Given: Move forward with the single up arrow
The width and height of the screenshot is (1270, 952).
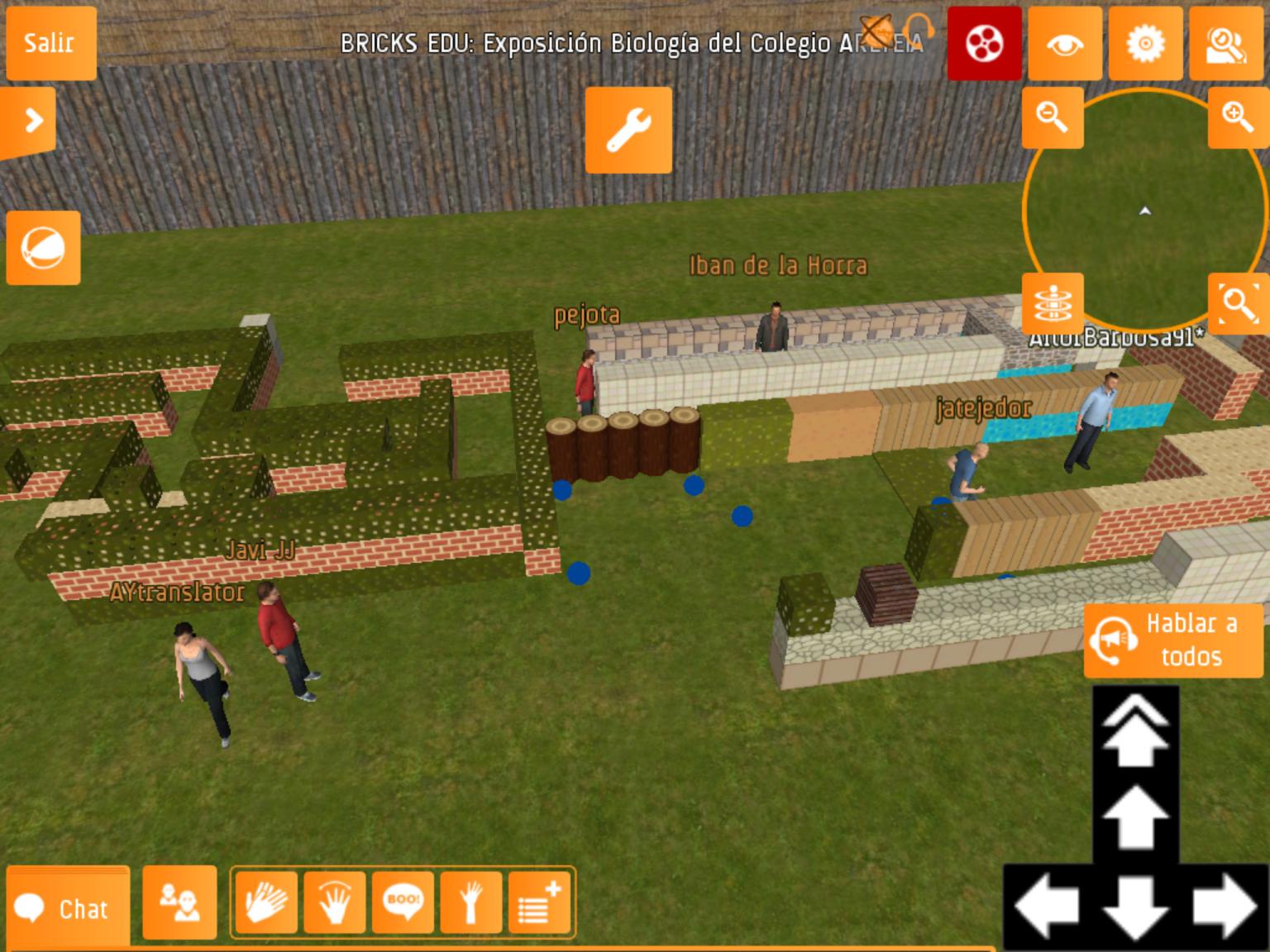Looking at the screenshot, I should (x=1135, y=818).
